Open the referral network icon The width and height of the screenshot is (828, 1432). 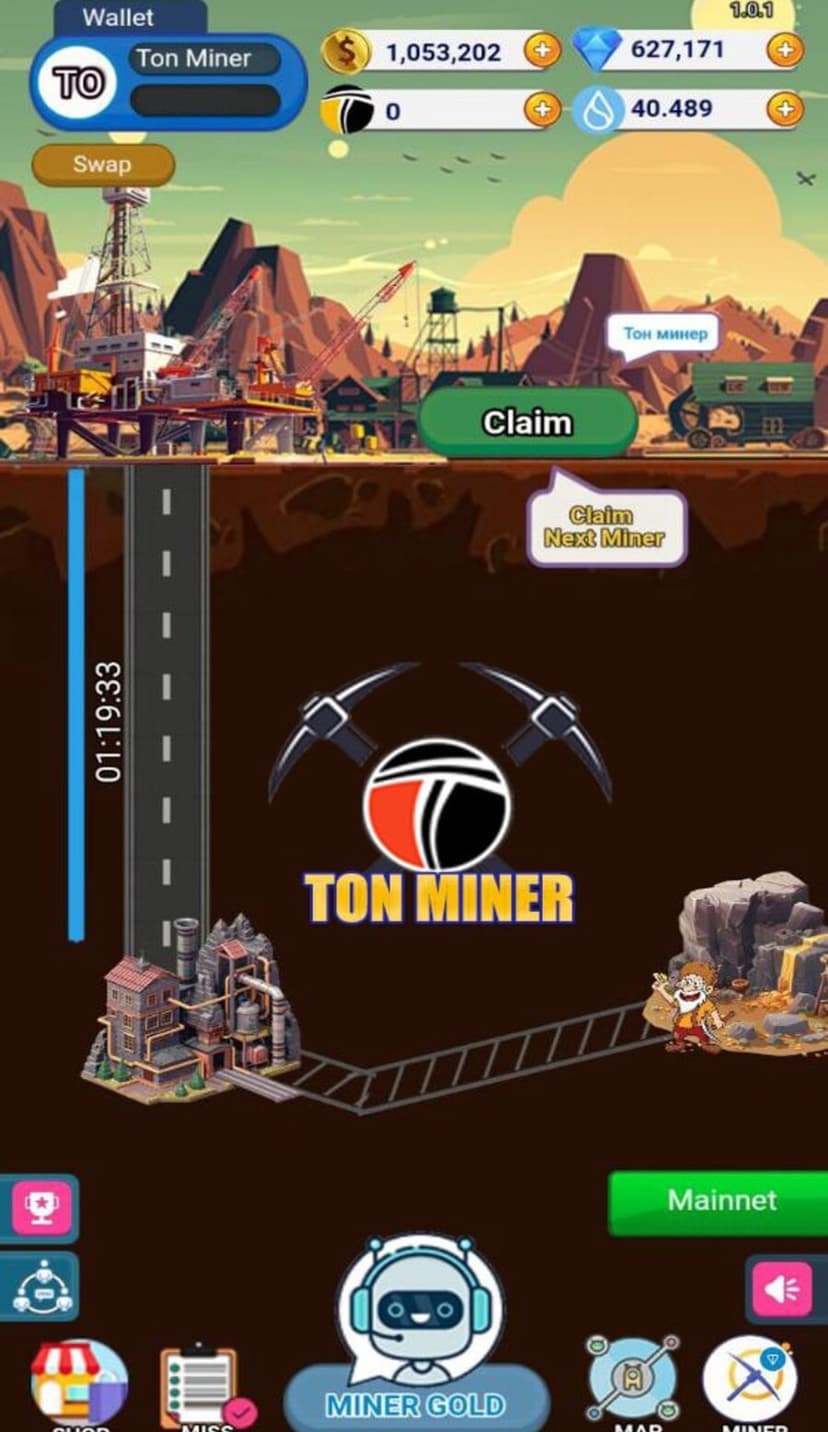pos(41,1286)
